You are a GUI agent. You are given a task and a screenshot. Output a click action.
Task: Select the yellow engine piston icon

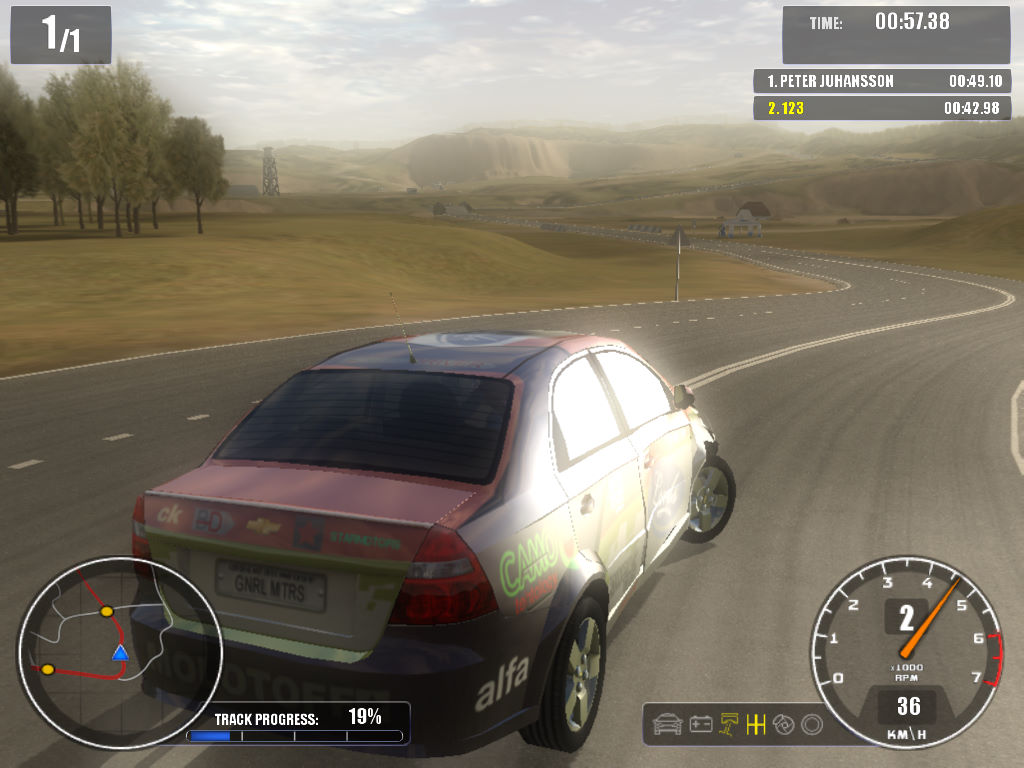[x=729, y=723]
